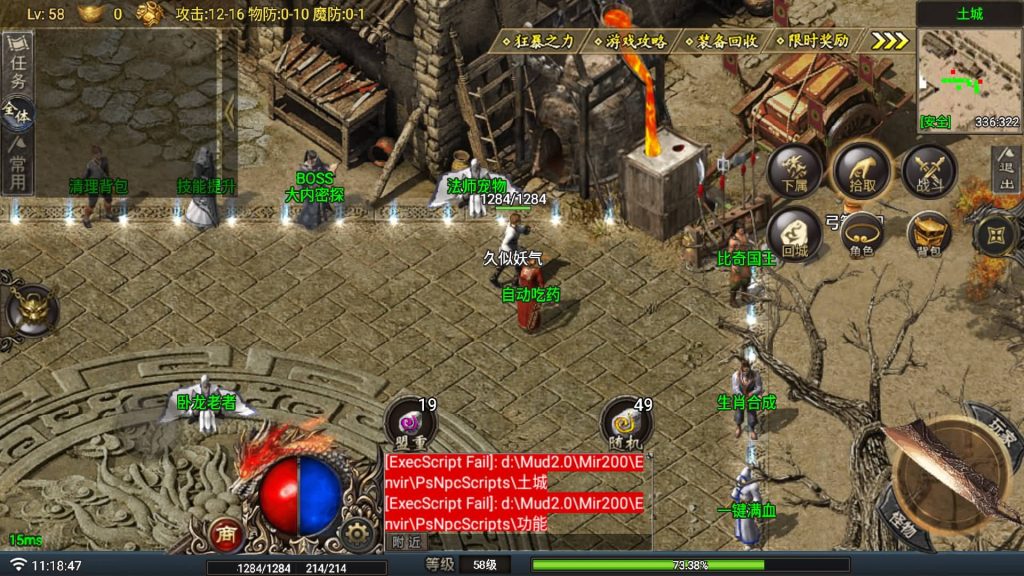The width and height of the screenshot is (1024, 576).
Task: Open the 角色 character sheet
Action: click(862, 235)
